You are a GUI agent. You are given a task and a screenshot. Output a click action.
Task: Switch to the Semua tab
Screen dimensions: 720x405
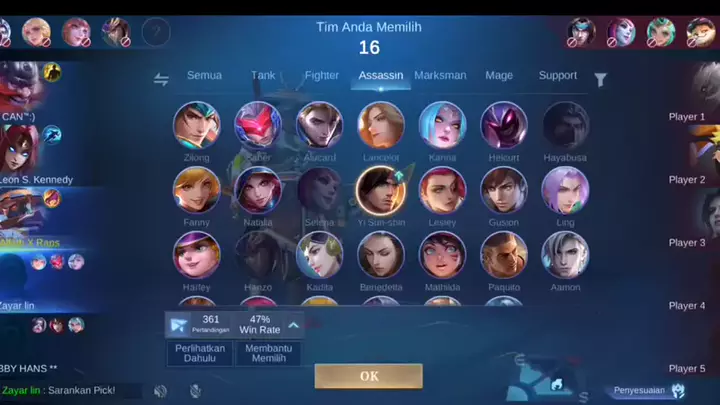point(204,76)
